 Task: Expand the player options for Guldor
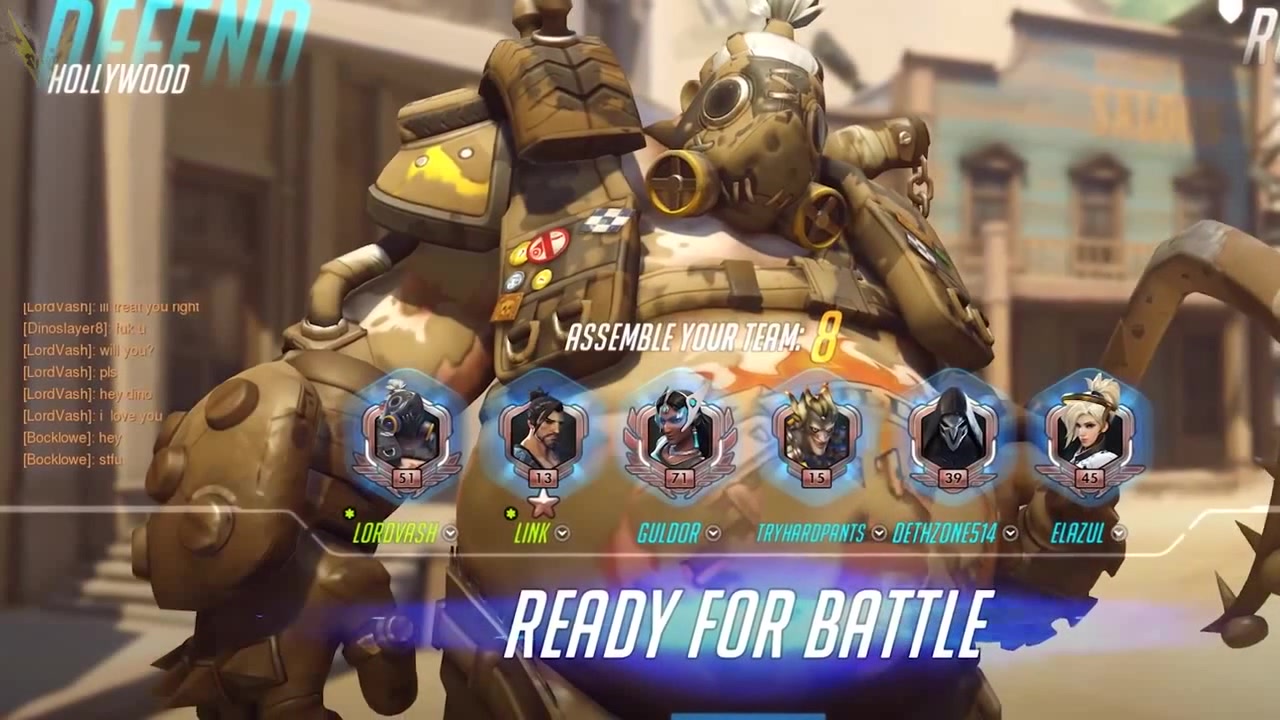click(713, 533)
